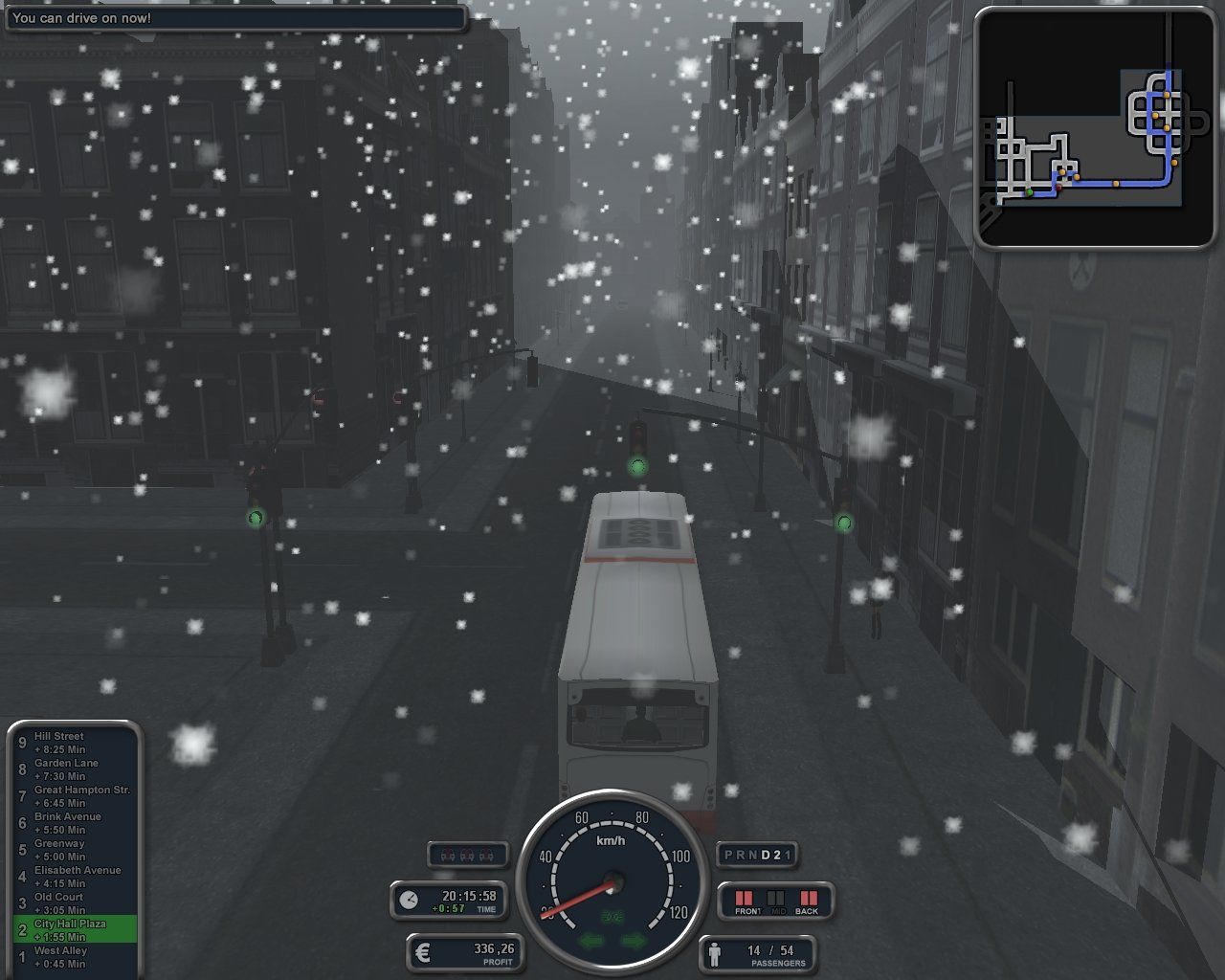Dismiss the 'You can drive on now!' message

coord(234,17)
